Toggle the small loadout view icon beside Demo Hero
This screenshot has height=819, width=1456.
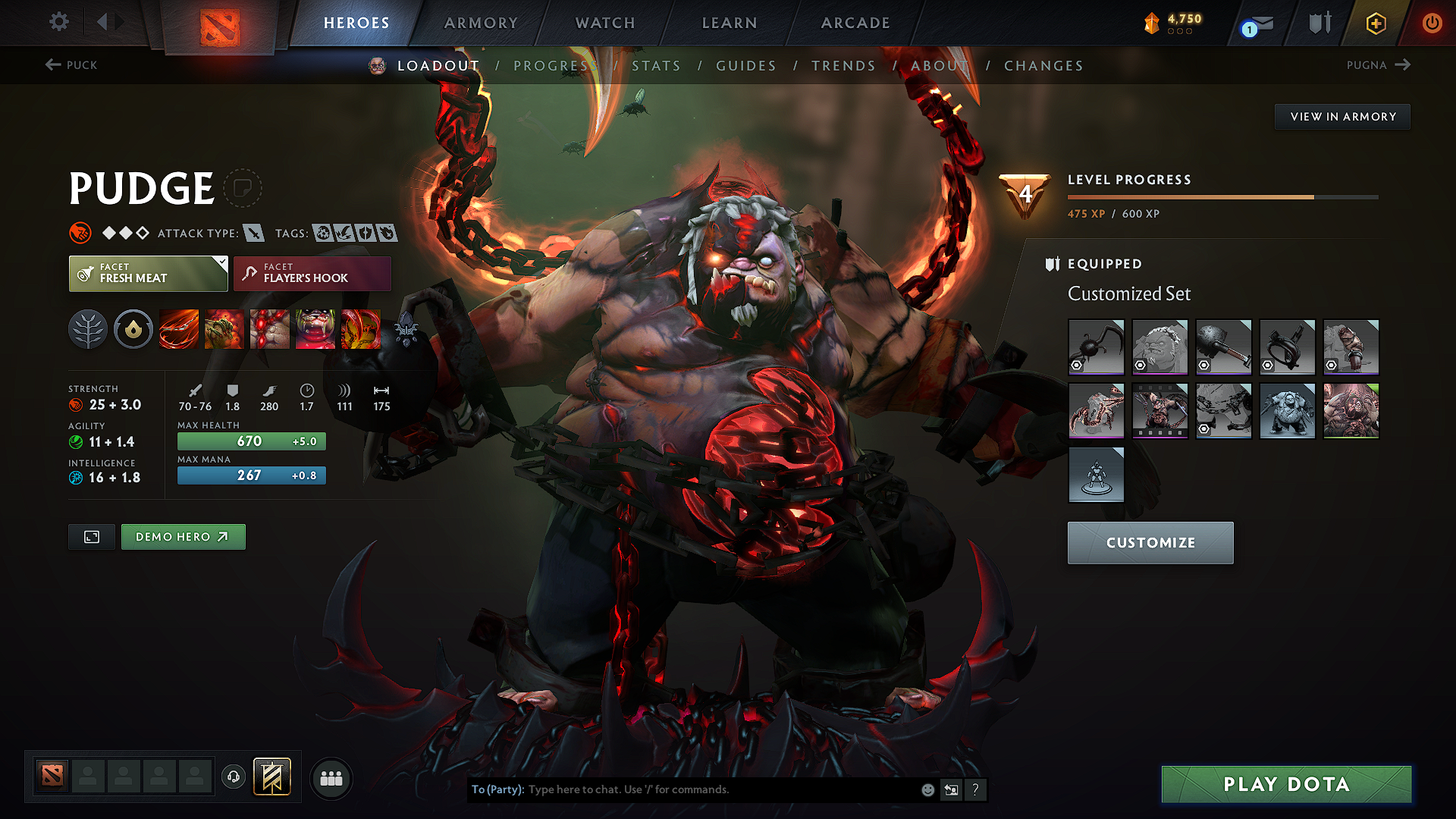[x=91, y=536]
